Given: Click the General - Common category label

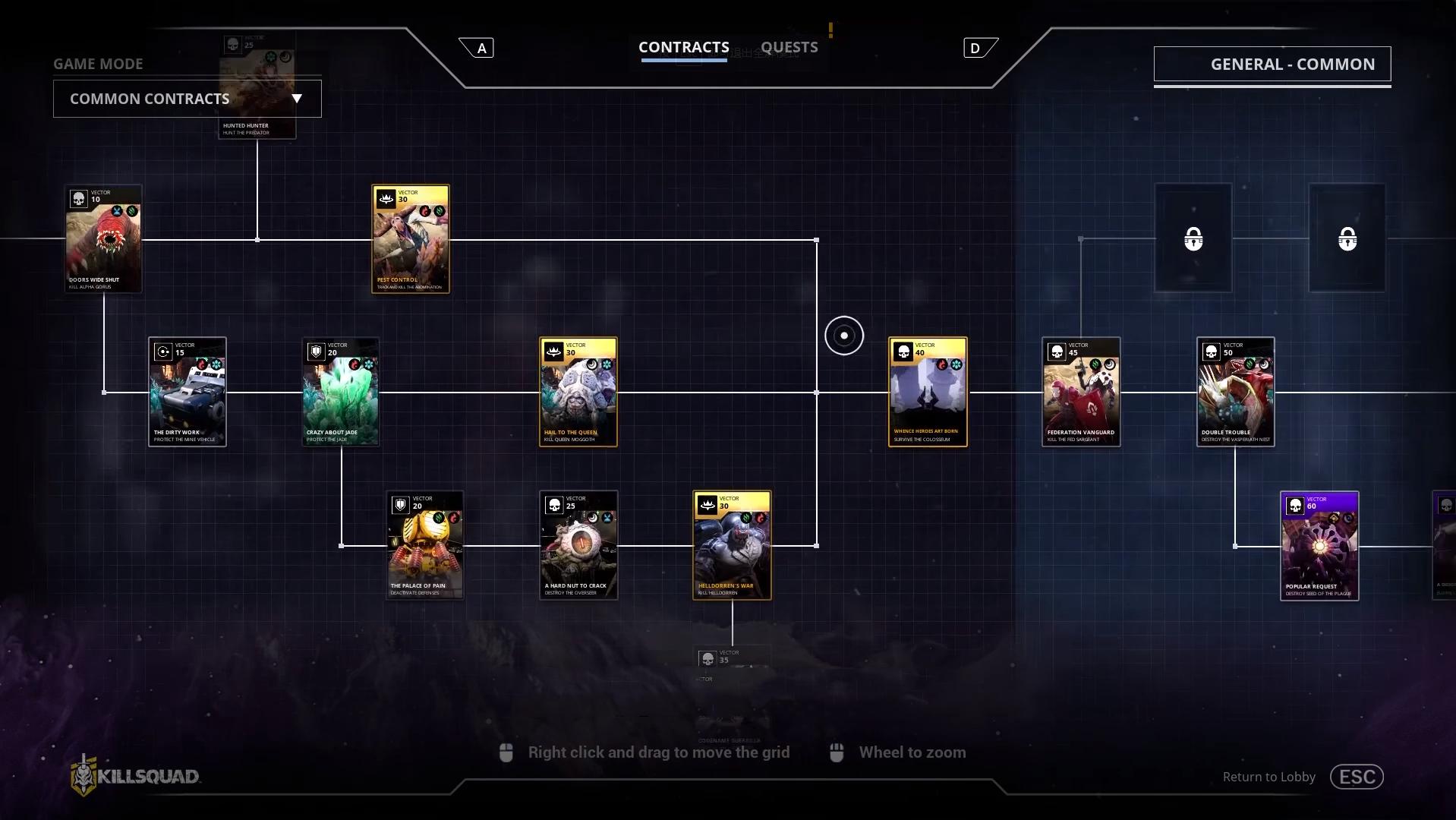Looking at the screenshot, I should tap(1272, 65).
